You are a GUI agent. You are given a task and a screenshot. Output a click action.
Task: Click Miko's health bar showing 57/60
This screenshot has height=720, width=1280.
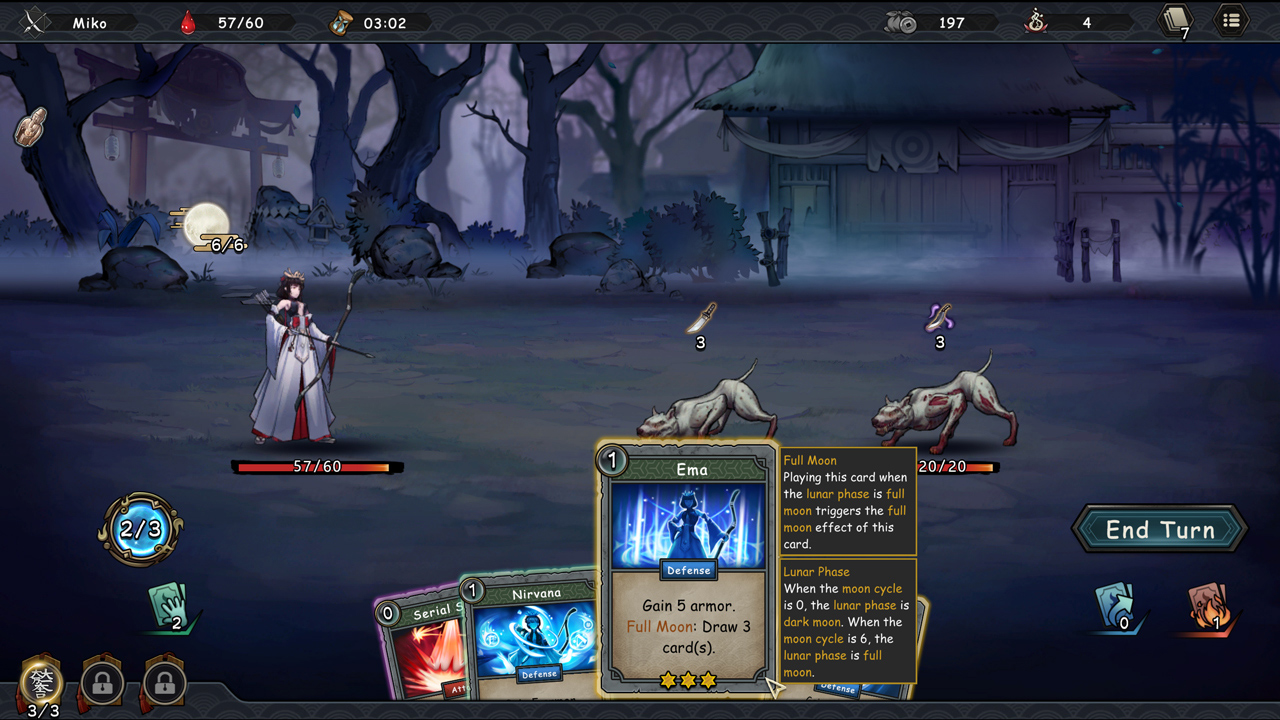[x=318, y=465]
